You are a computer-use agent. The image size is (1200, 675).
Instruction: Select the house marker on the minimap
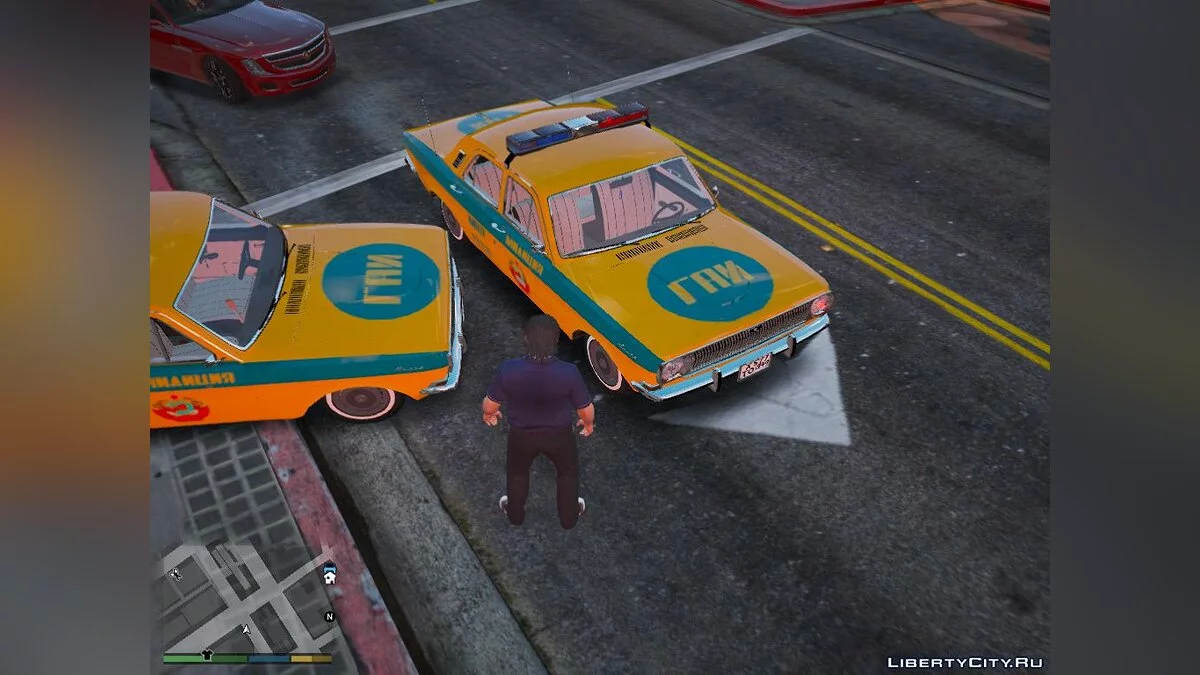328,578
